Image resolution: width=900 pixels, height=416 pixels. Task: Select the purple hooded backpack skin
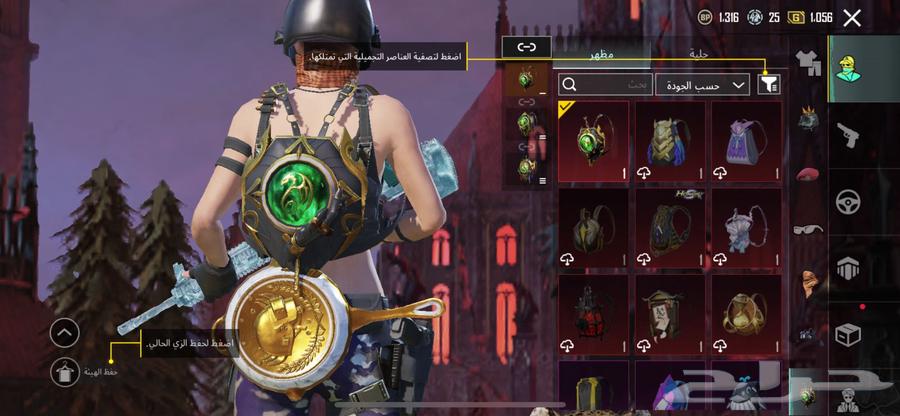click(746, 141)
